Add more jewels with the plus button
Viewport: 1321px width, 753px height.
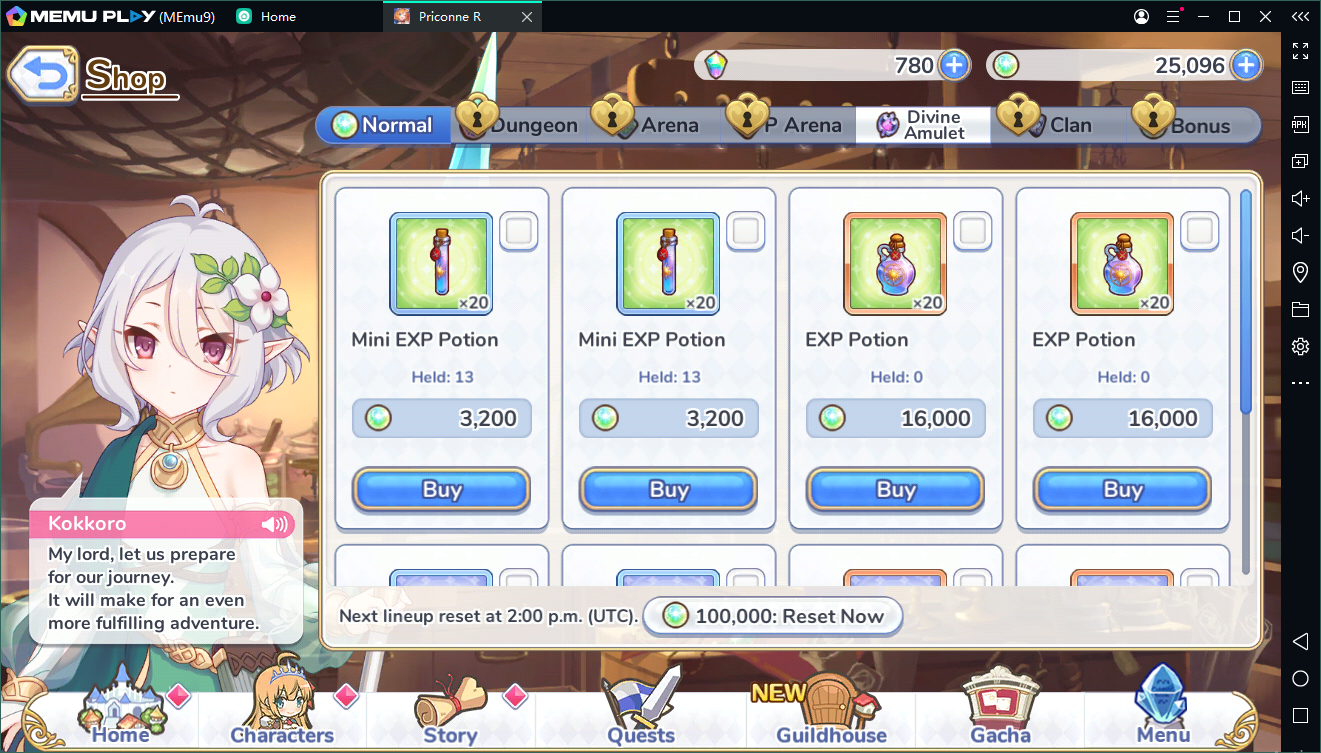tap(954, 66)
